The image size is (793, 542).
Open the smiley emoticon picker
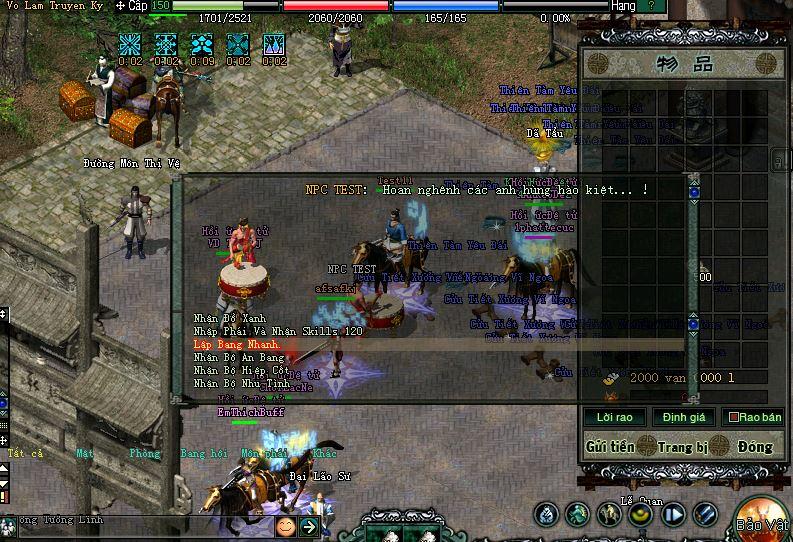tap(286, 526)
